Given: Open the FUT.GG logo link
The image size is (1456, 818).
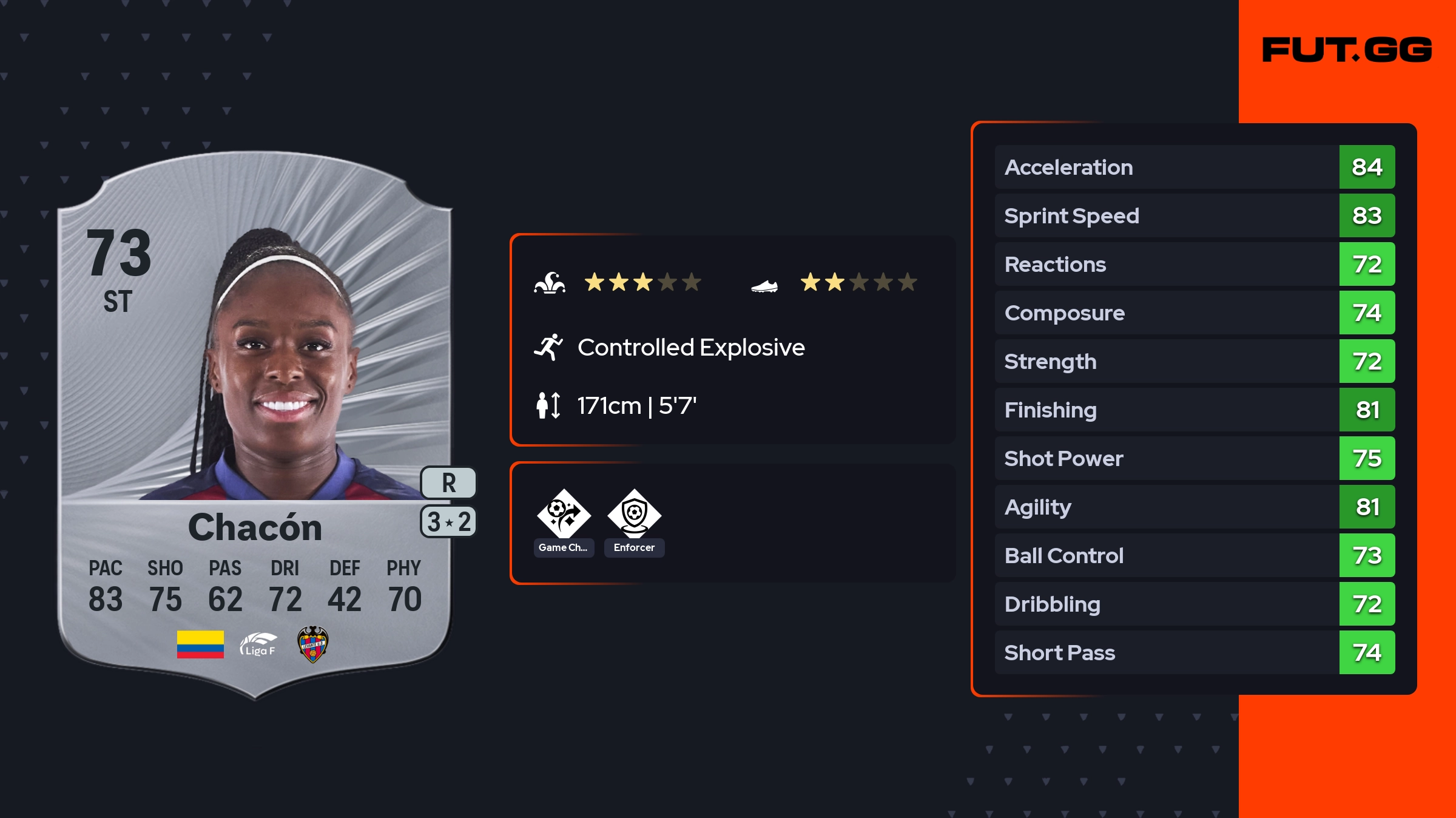Looking at the screenshot, I should [x=1347, y=50].
